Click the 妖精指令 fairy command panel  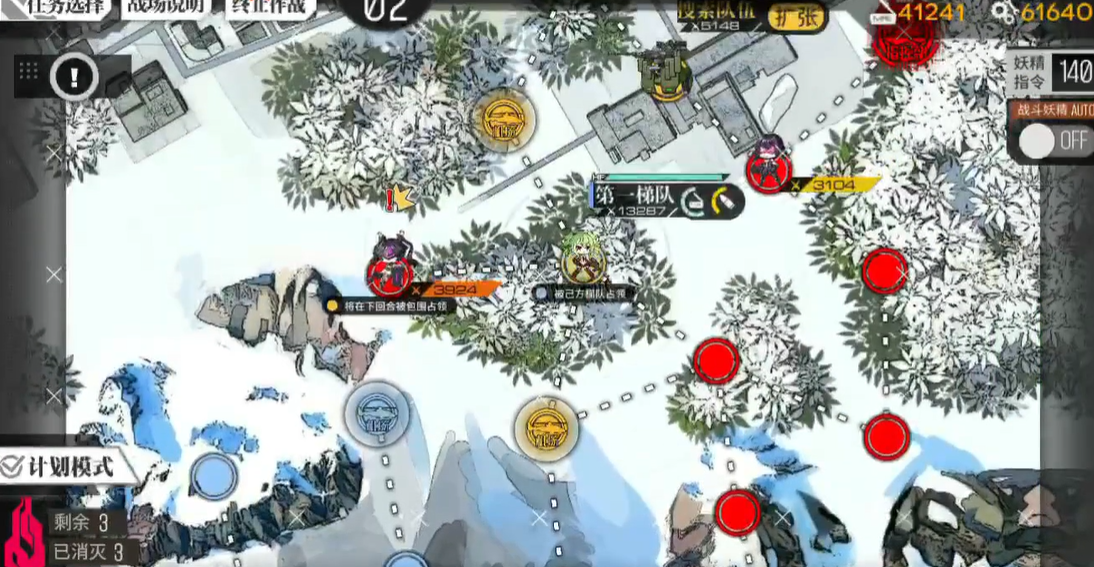pyautogui.click(x=1050, y=71)
